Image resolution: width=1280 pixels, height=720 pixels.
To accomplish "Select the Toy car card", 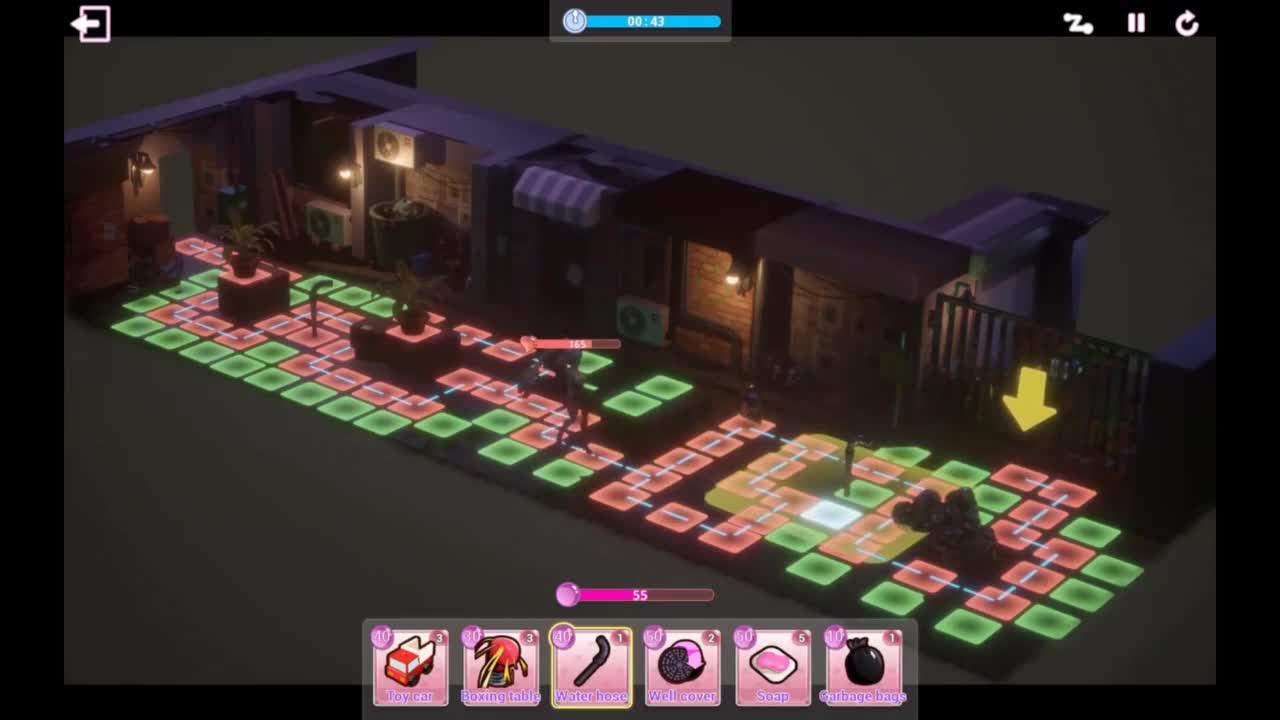I will (410, 666).
